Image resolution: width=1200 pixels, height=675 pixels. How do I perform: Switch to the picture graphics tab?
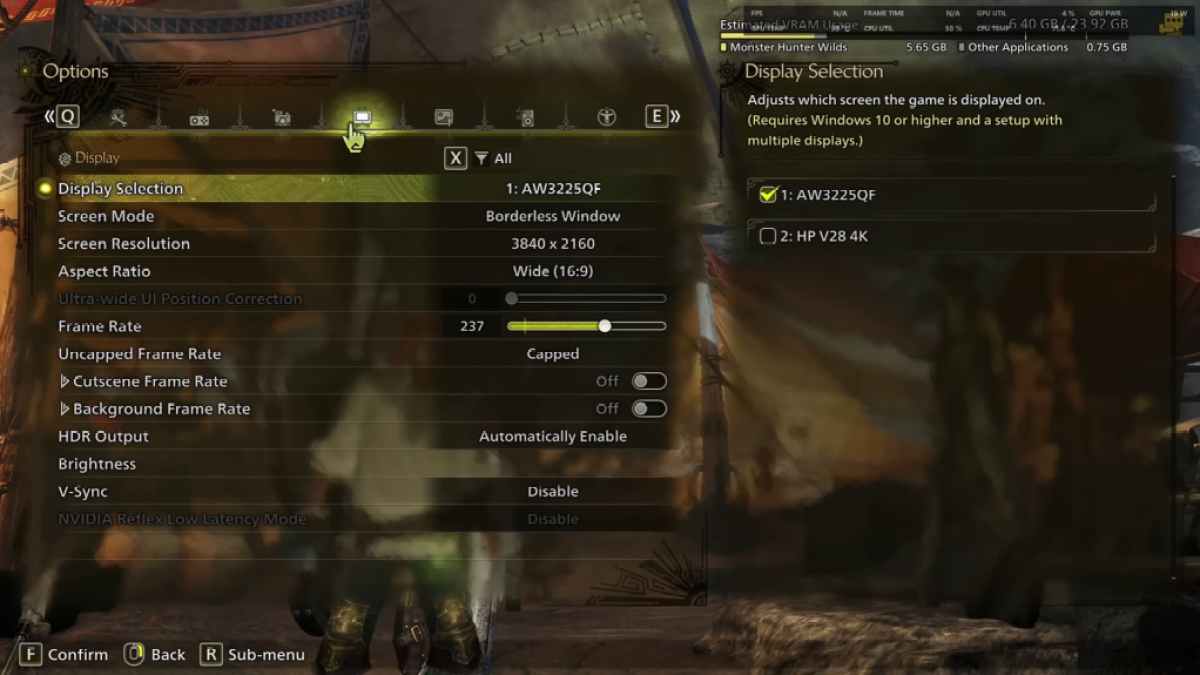(443, 118)
